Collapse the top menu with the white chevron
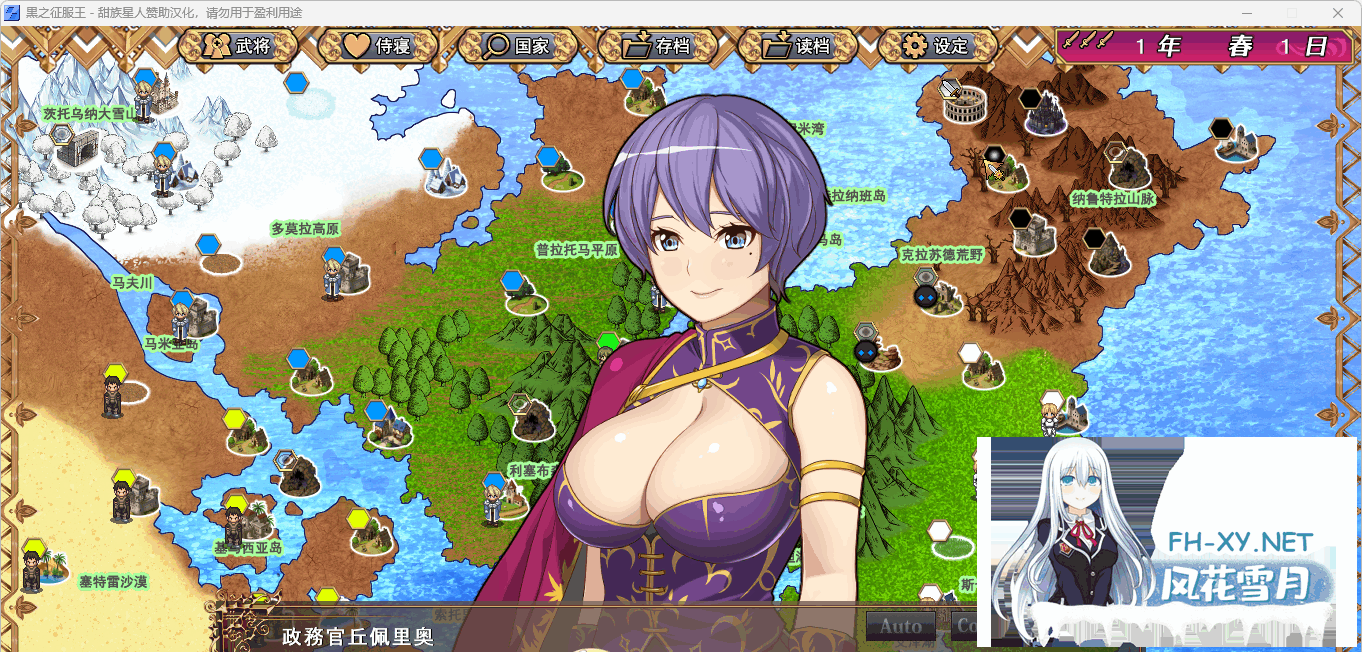Viewport: 1362px width, 652px height. click(x=1027, y=46)
